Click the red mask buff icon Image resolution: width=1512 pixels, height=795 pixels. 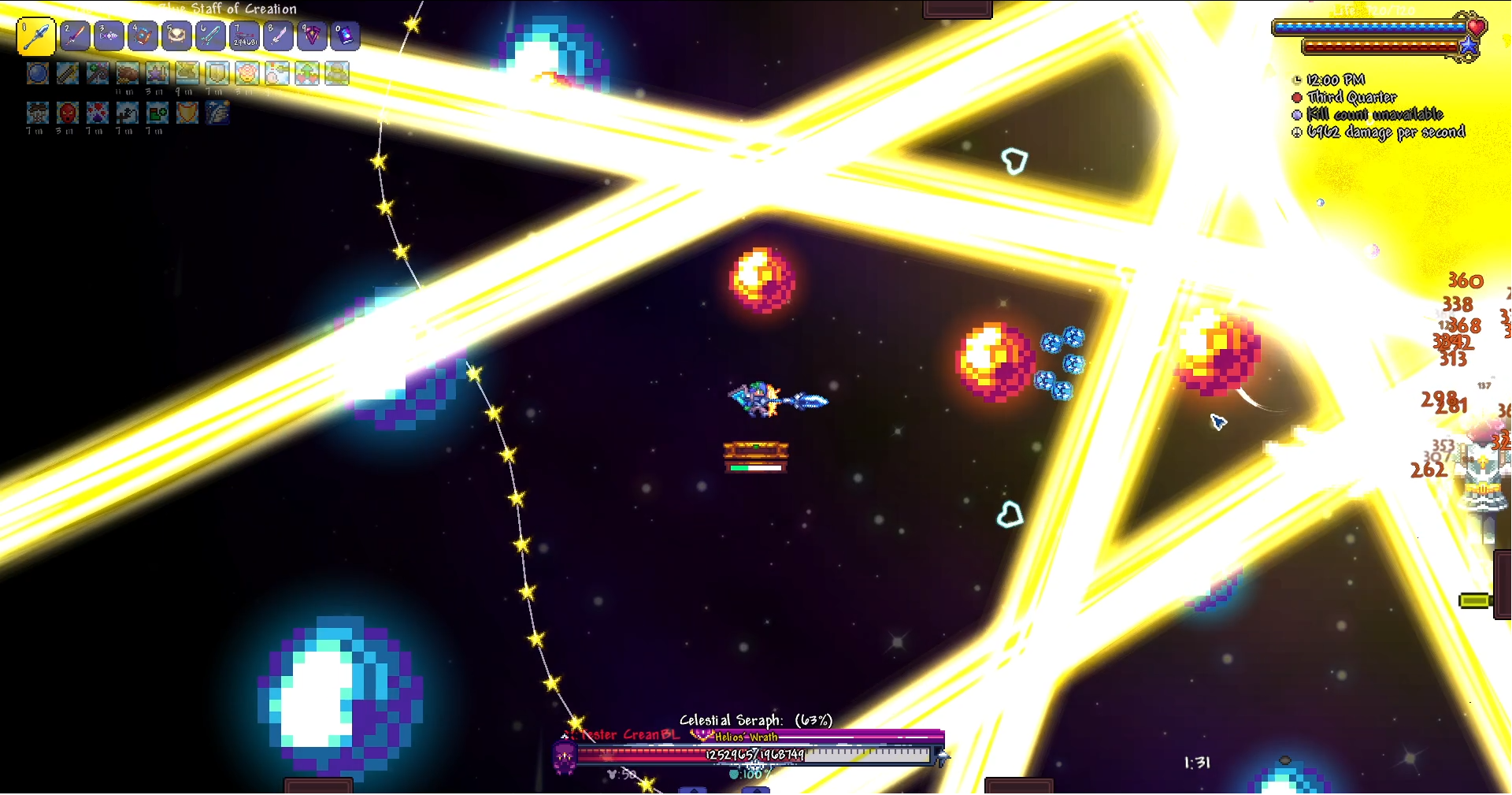68,113
